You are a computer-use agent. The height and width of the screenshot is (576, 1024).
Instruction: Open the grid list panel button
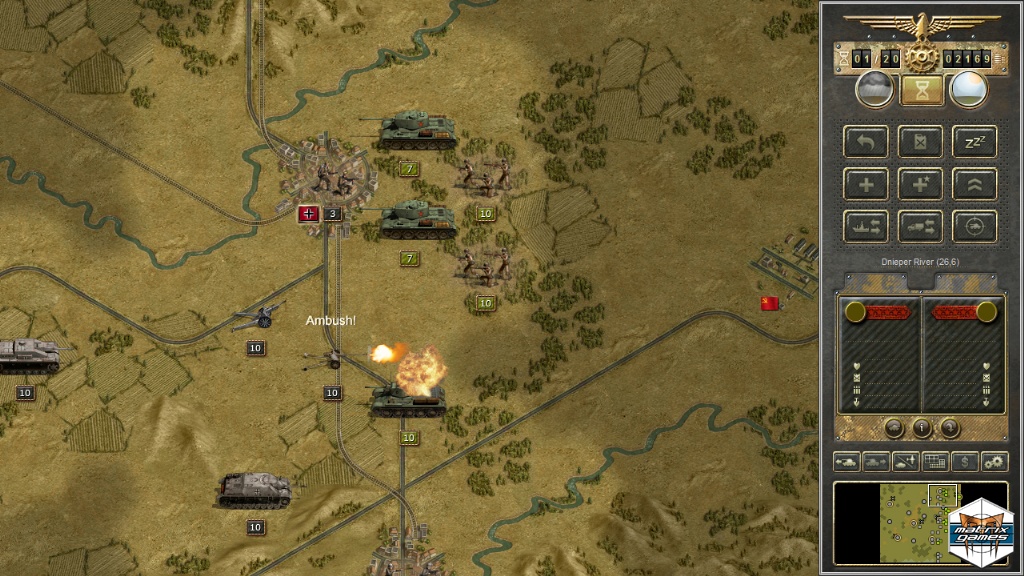(x=936, y=462)
